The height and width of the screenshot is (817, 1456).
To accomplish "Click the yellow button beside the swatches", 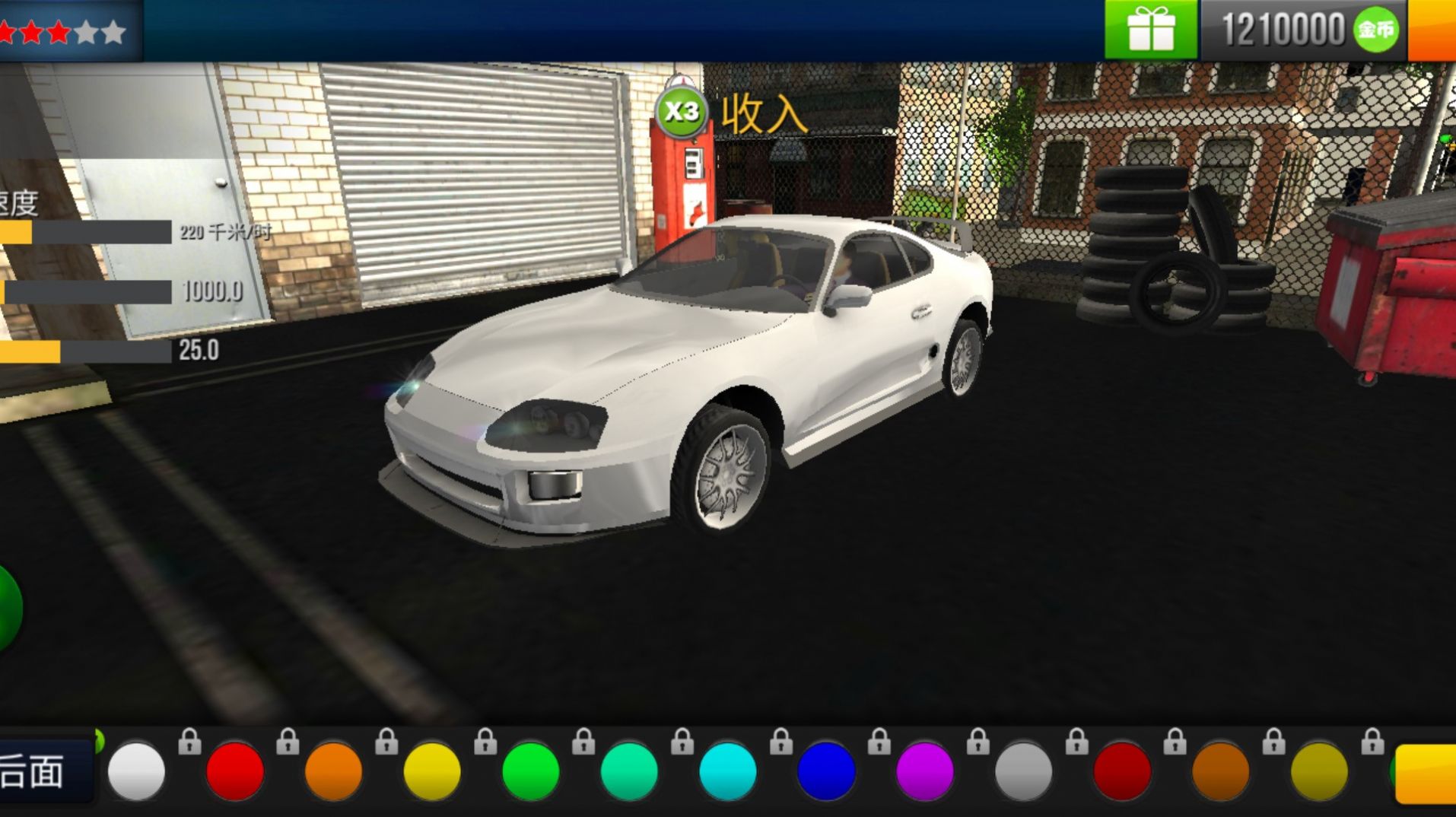I will (1426, 773).
